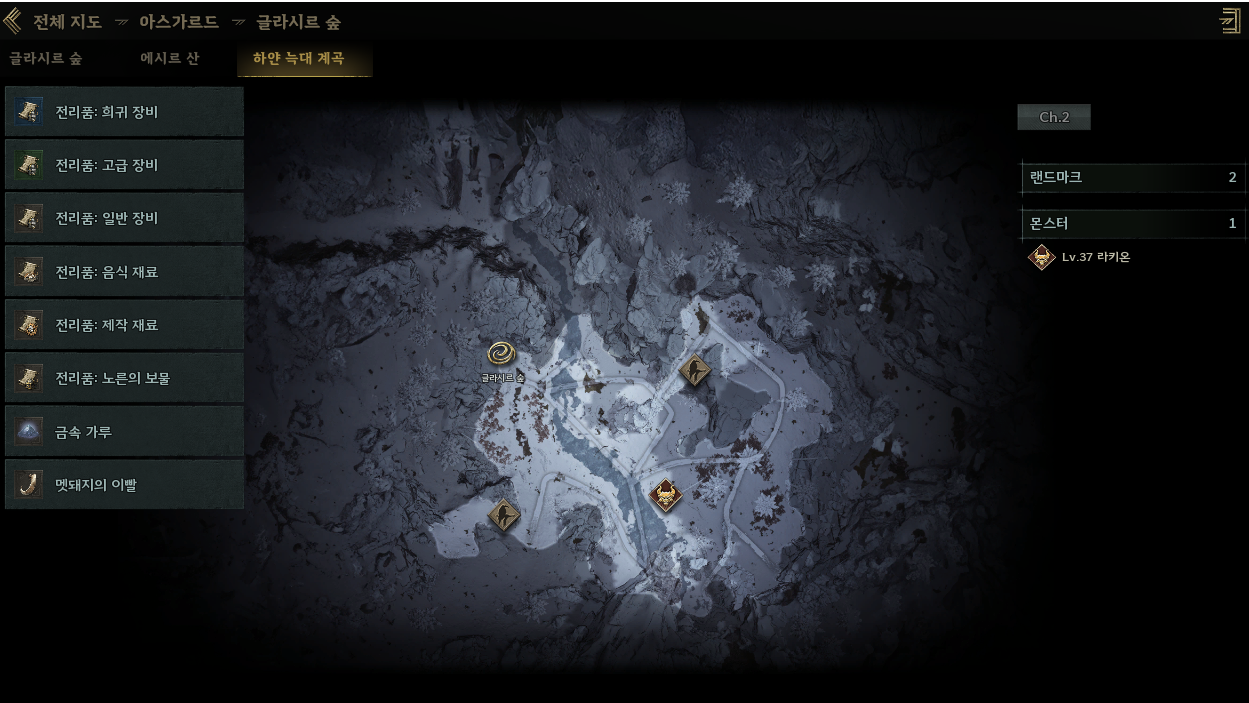Select 전리품: 노른의 보물 entry
The image size is (1249, 703).
(125, 378)
